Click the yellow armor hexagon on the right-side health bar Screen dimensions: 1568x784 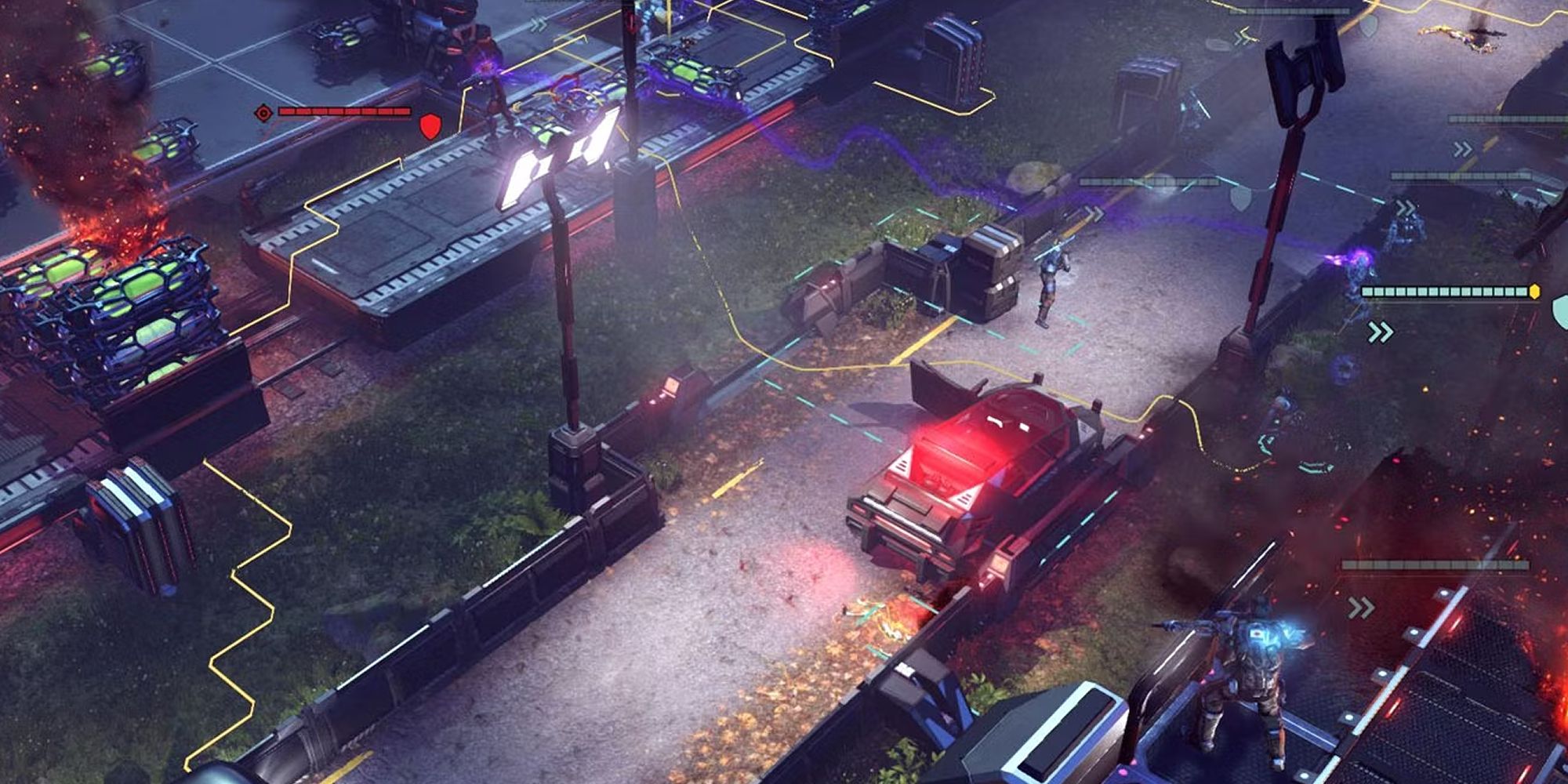coord(1535,291)
